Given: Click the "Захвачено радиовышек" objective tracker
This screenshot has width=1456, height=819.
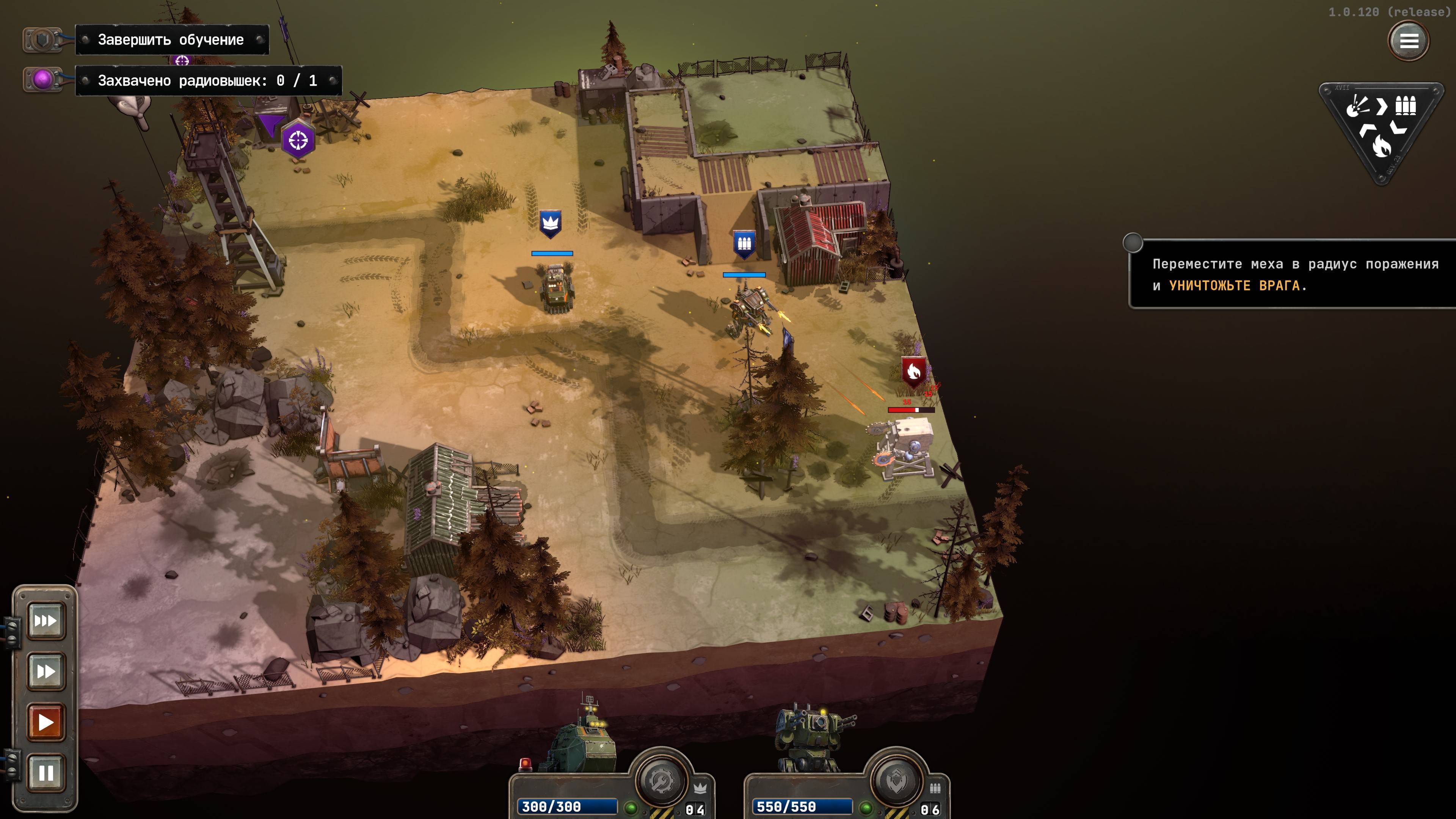Looking at the screenshot, I should 207,81.
